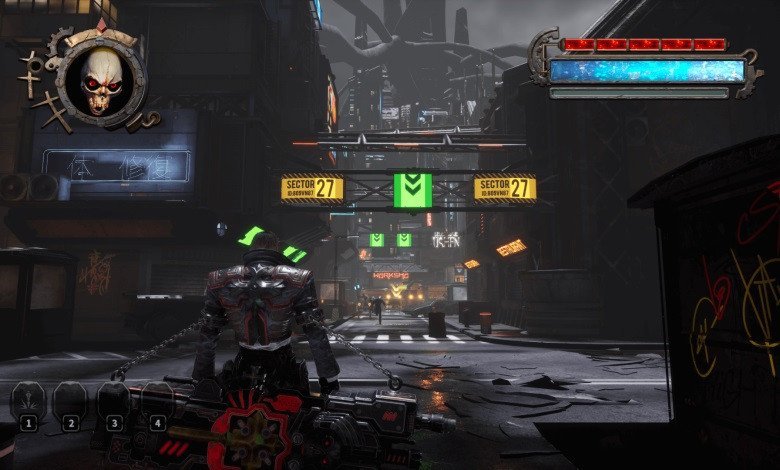Choose ability slot numbered 2

click(70, 403)
